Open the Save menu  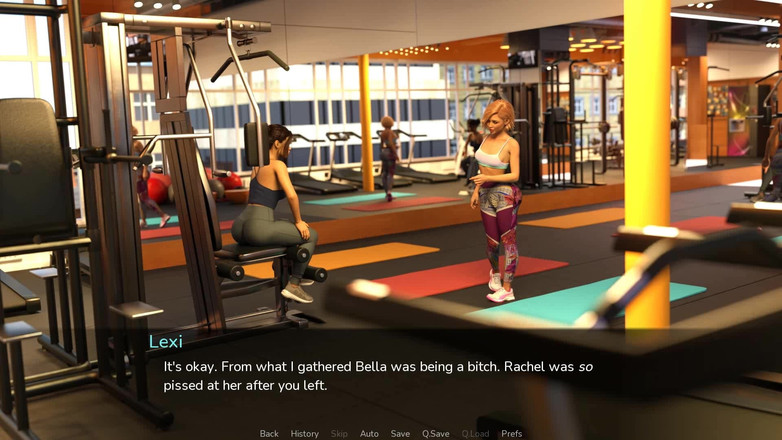[400, 434]
